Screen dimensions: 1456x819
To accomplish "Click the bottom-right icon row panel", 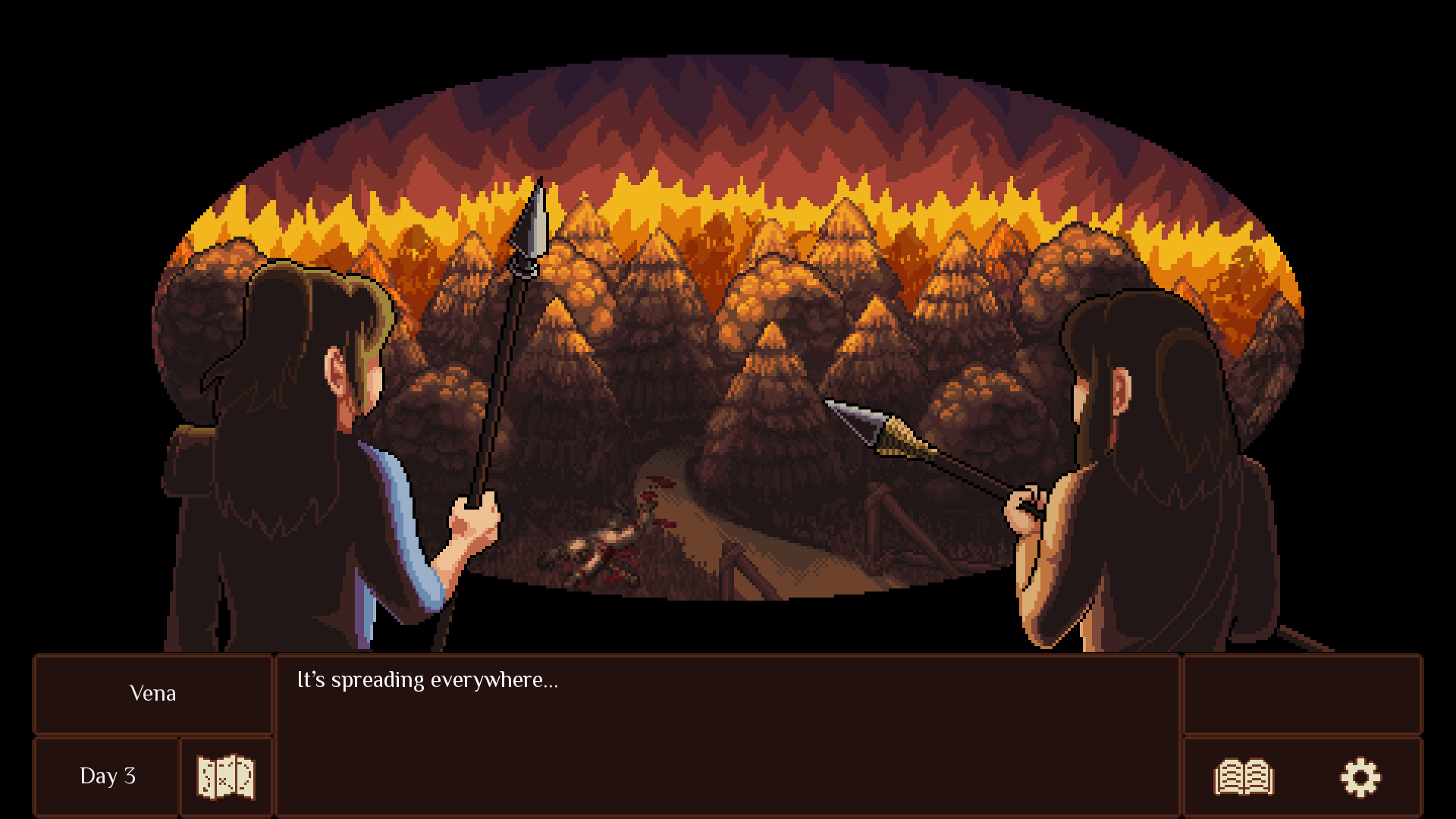I will 1302,775.
